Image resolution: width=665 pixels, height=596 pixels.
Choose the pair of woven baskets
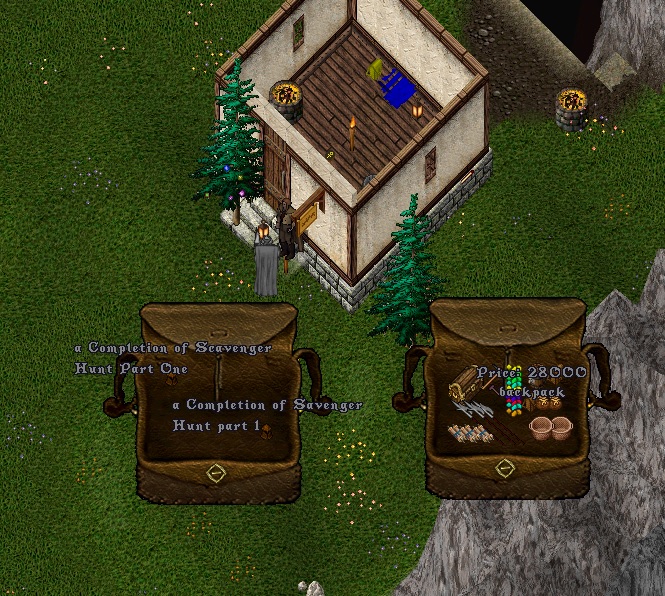click(x=549, y=428)
